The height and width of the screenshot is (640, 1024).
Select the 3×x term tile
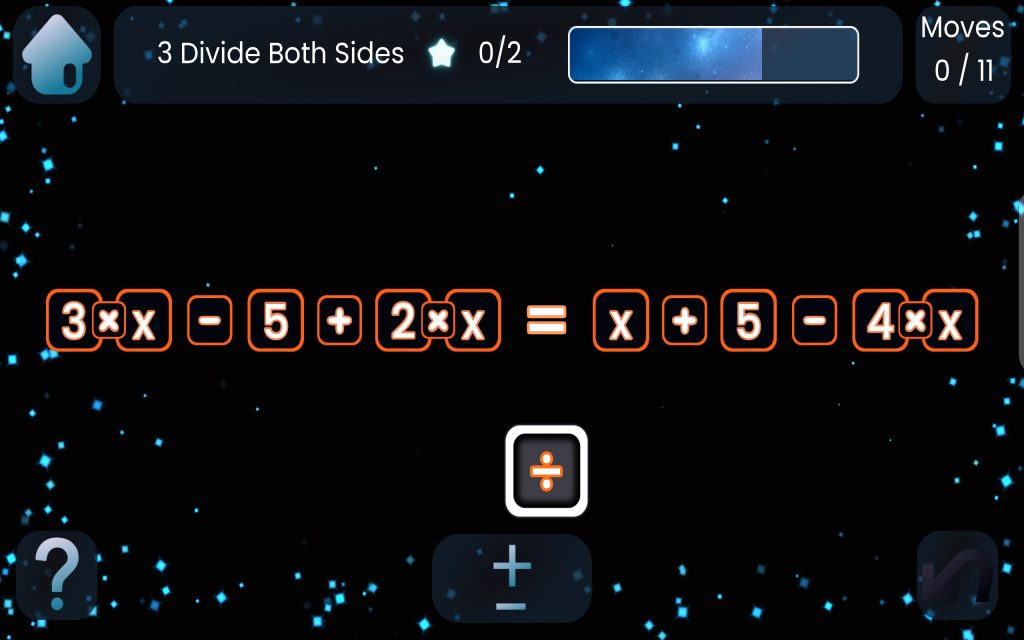(109, 321)
